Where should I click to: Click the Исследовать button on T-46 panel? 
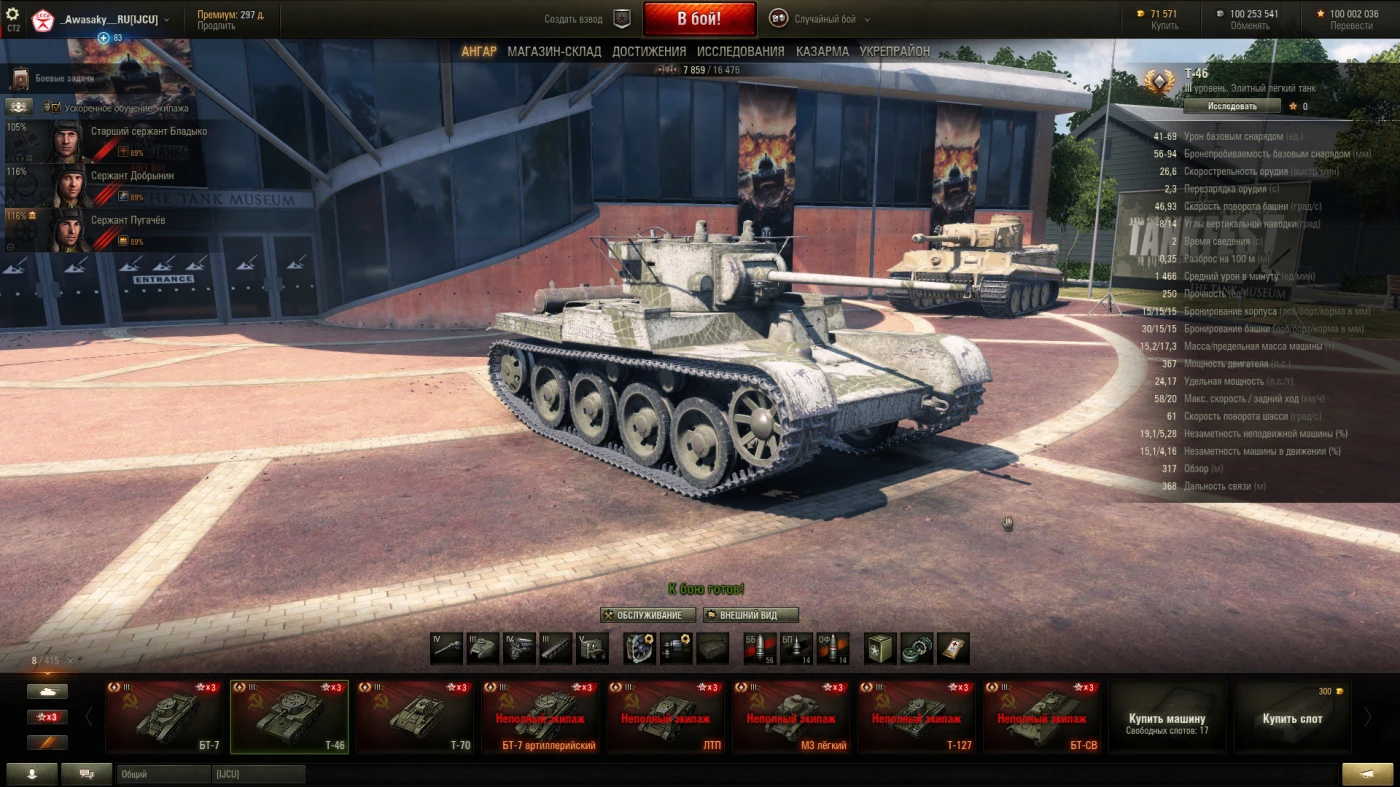click(1232, 104)
